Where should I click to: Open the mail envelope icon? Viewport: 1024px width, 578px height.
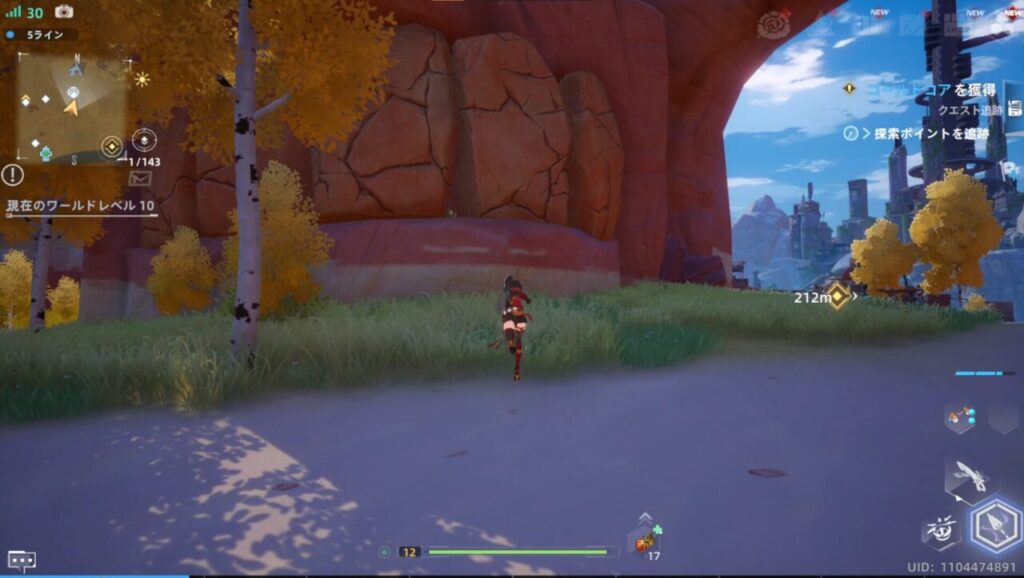click(x=140, y=178)
